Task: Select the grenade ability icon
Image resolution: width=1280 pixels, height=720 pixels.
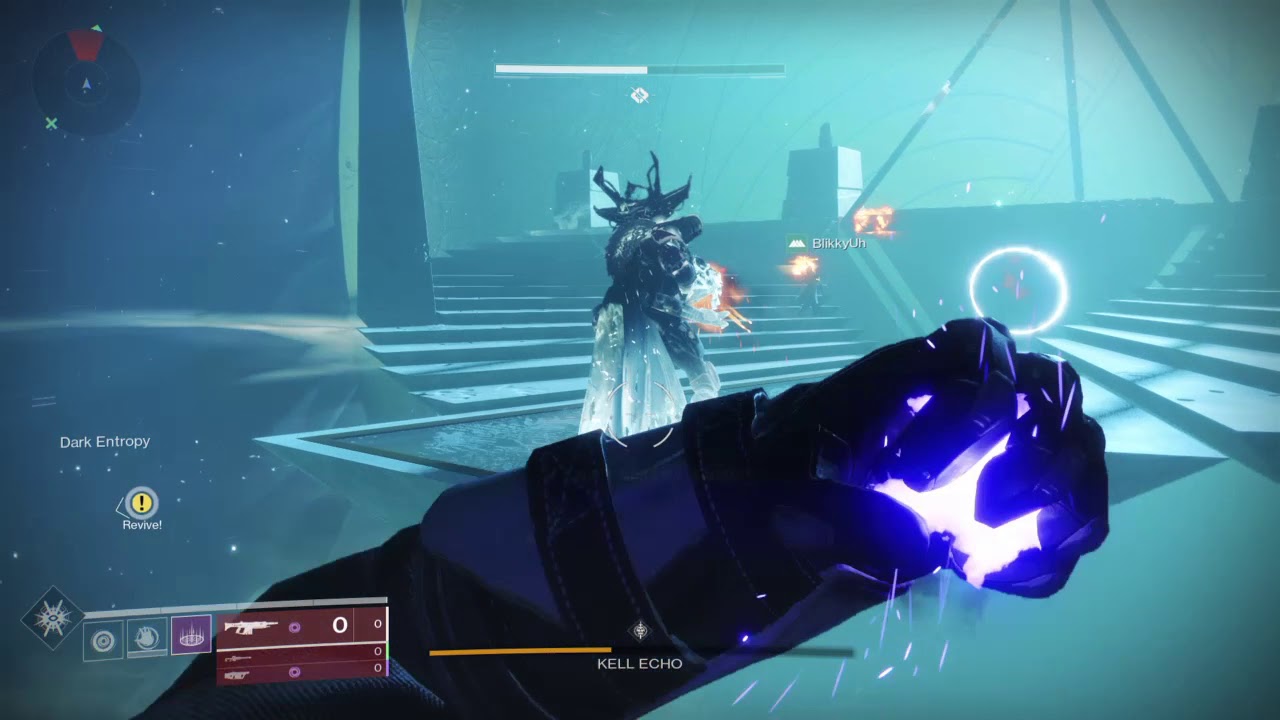Action: pos(103,639)
